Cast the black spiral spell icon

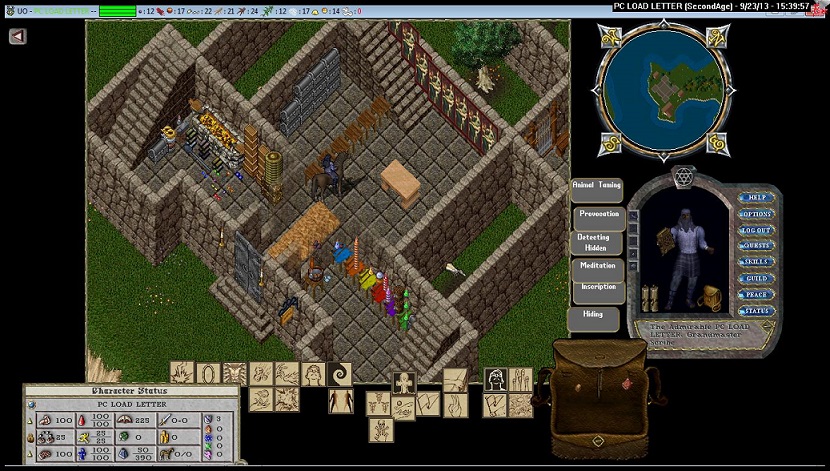tap(340, 374)
